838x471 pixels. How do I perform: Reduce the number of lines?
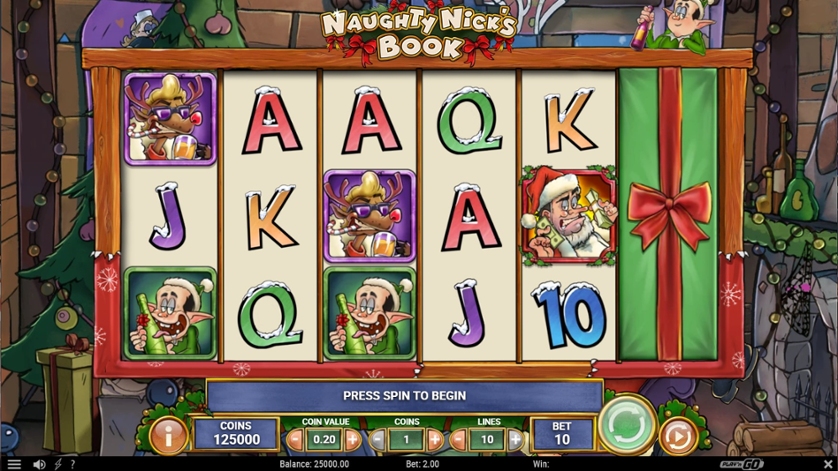point(461,439)
